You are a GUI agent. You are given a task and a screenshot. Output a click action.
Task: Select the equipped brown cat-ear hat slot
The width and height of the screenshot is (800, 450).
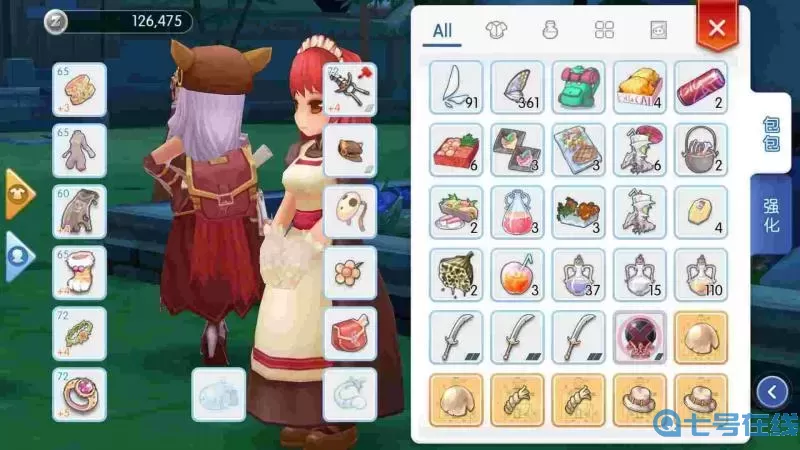350,150
